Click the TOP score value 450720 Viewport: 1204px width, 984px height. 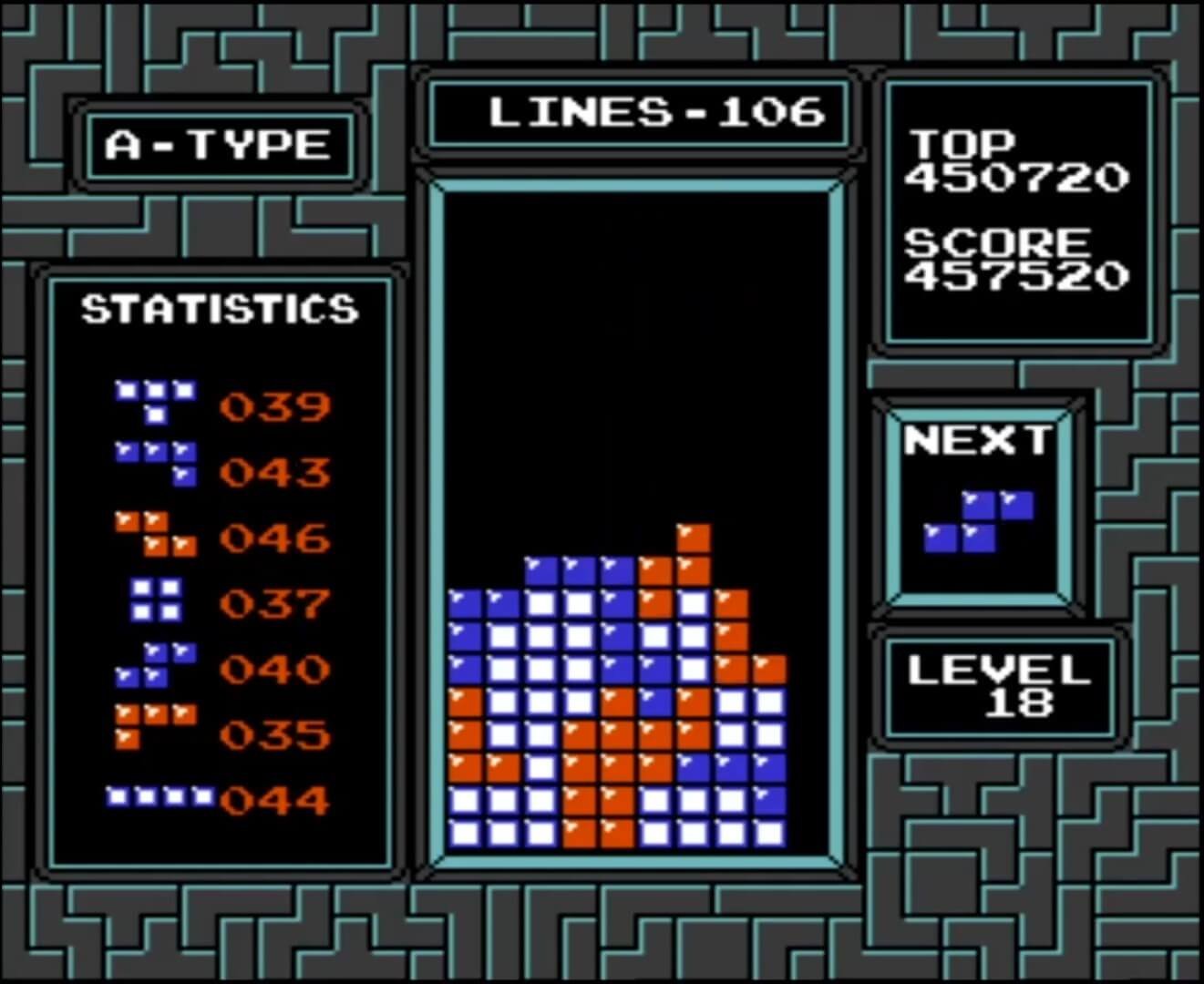point(1018,179)
